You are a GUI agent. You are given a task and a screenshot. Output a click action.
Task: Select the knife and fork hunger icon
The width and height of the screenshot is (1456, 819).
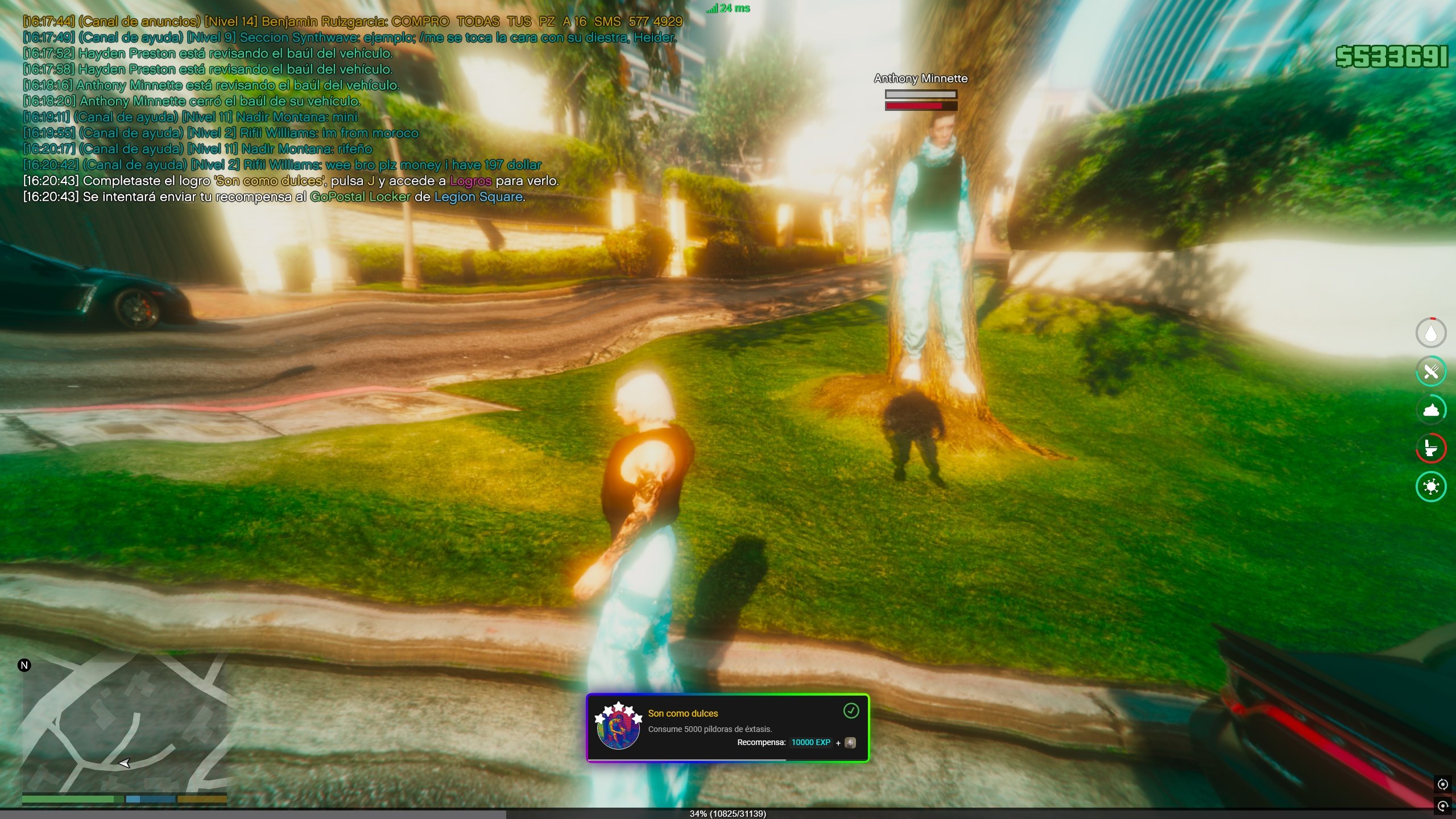click(x=1430, y=372)
